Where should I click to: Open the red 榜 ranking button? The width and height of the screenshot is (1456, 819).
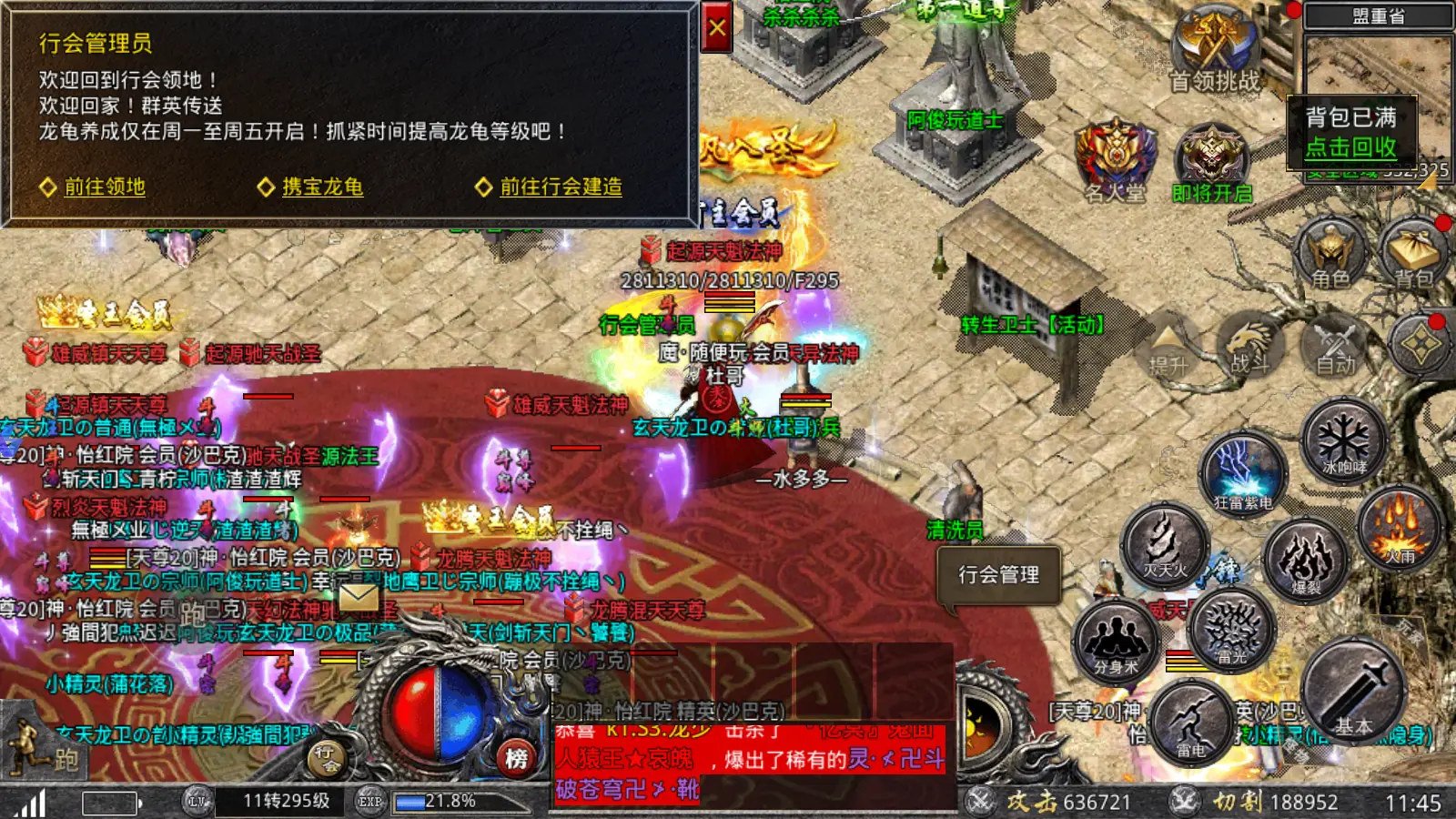pyautogui.click(x=516, y=757)
